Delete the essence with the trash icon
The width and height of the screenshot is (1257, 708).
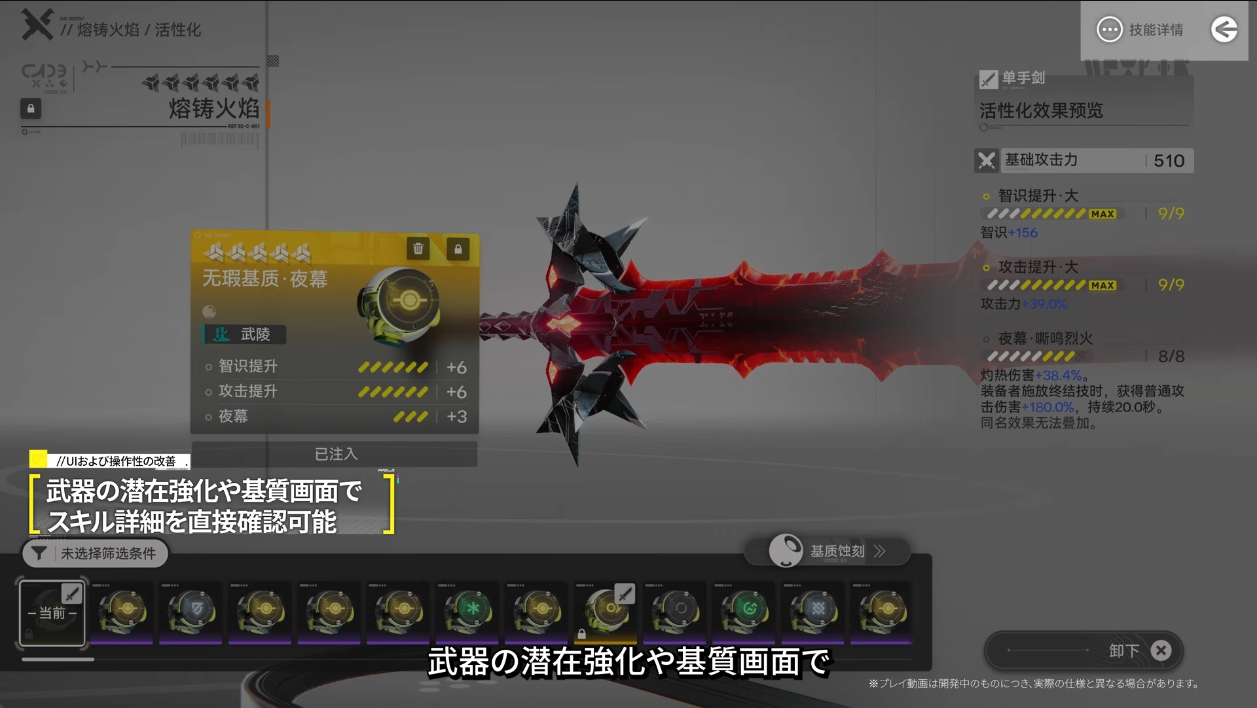click(x=418, y=249)
